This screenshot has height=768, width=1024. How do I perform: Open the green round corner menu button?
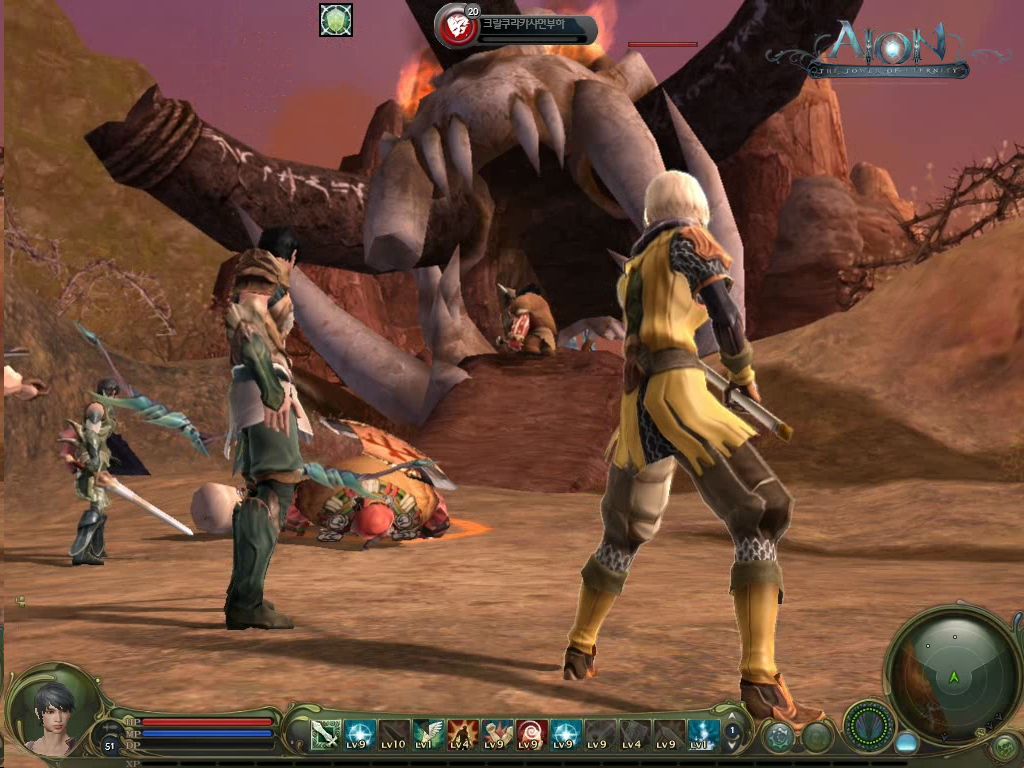[x=1004, y=746]
